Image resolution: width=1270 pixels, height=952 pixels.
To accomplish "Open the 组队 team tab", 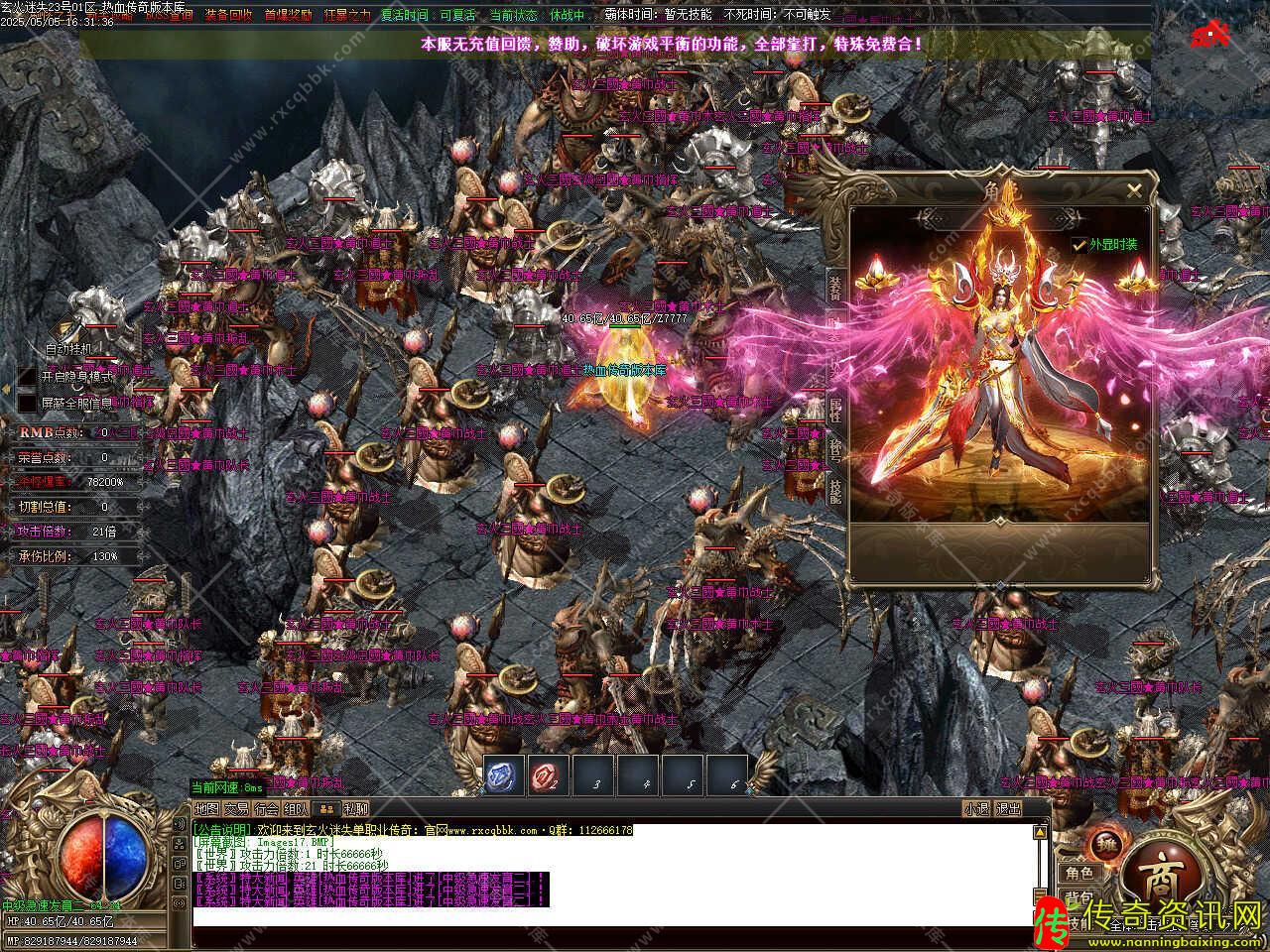I will 296,809.
